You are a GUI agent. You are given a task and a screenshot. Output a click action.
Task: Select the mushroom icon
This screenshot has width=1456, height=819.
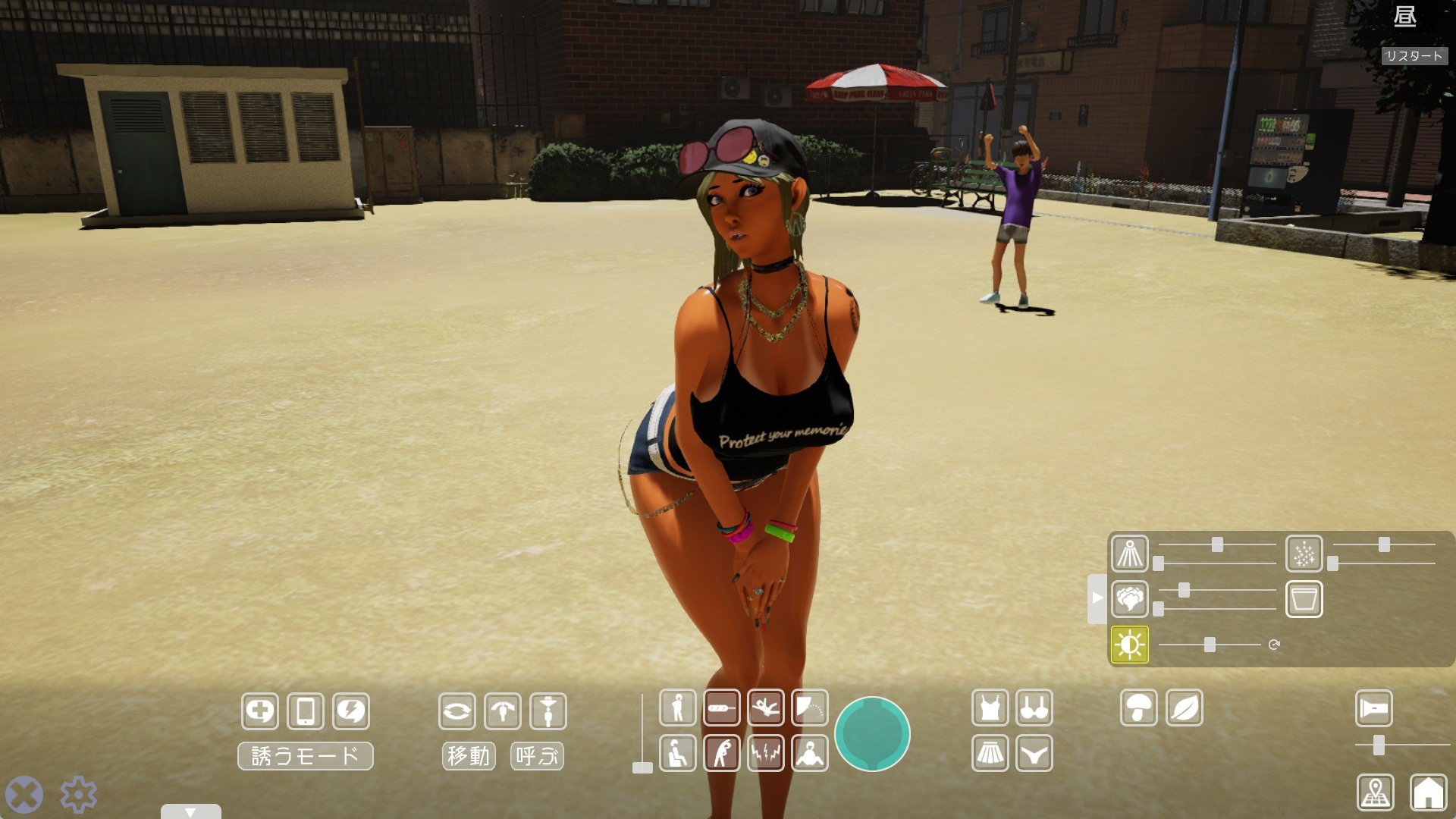(1138, 708)
